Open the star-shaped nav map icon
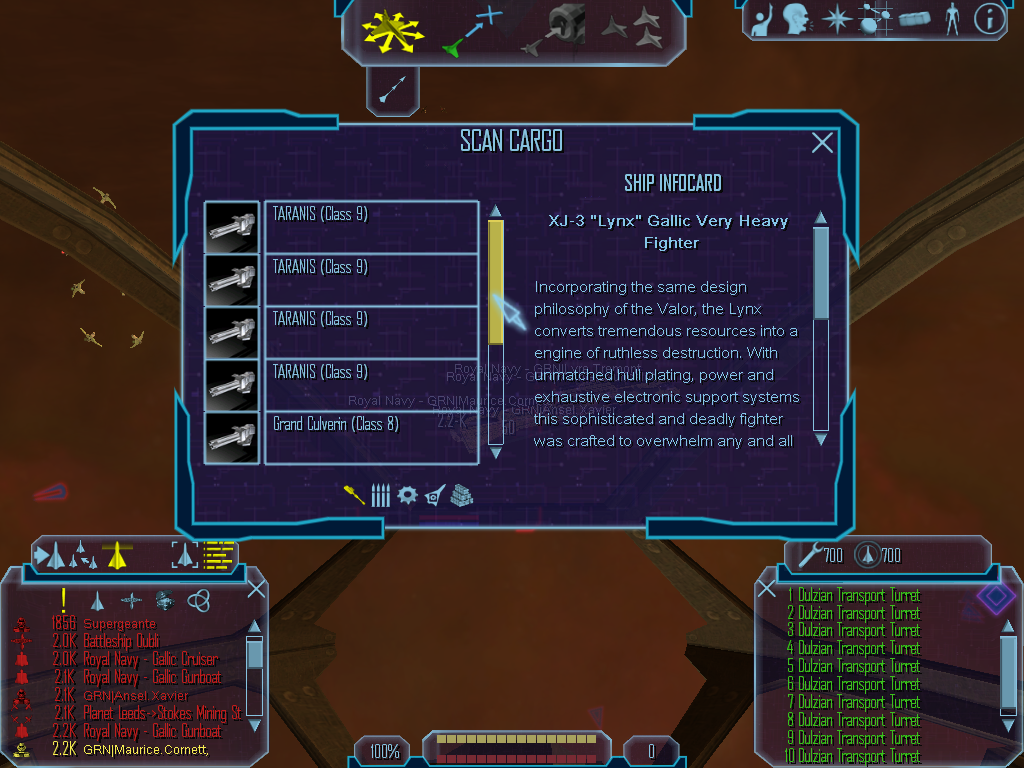The height and width of the screenshot is (768, 1024). [835, 19]
